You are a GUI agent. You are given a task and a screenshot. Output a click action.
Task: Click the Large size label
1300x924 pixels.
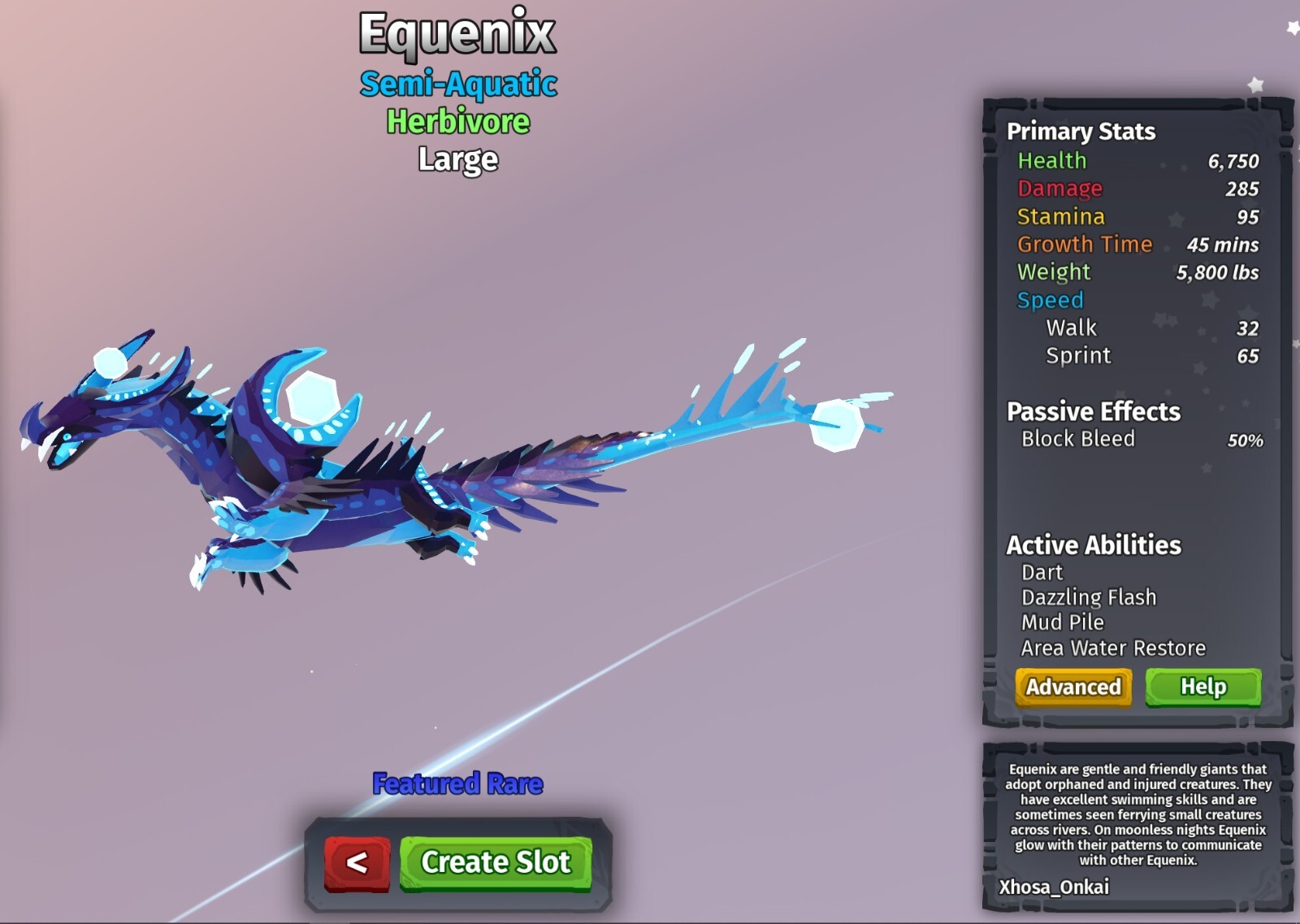[457, 160]
